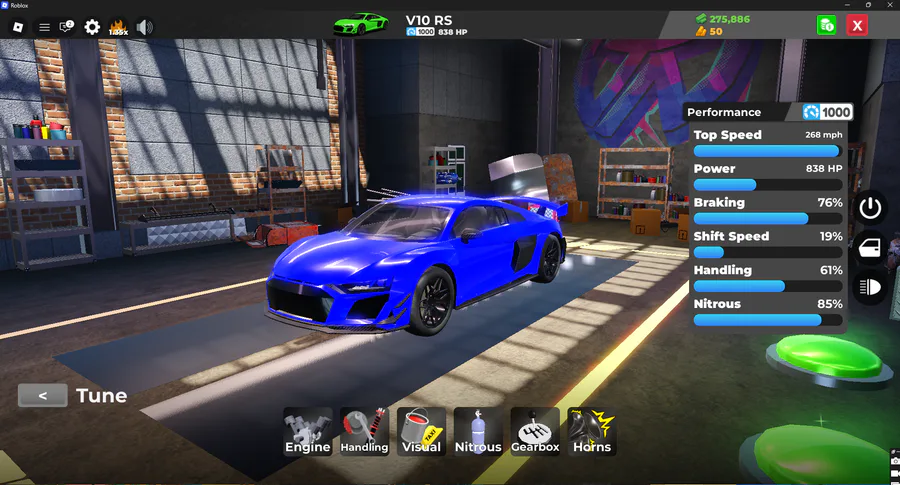
Task: Select the Horns category
Action: click(592, 431)
